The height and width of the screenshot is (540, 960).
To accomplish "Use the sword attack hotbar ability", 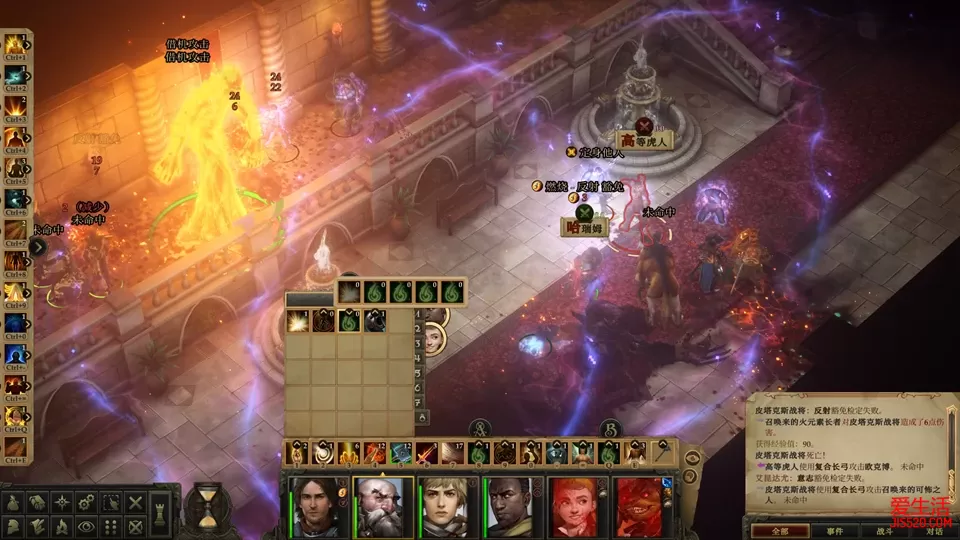I will tap(425, 453).
